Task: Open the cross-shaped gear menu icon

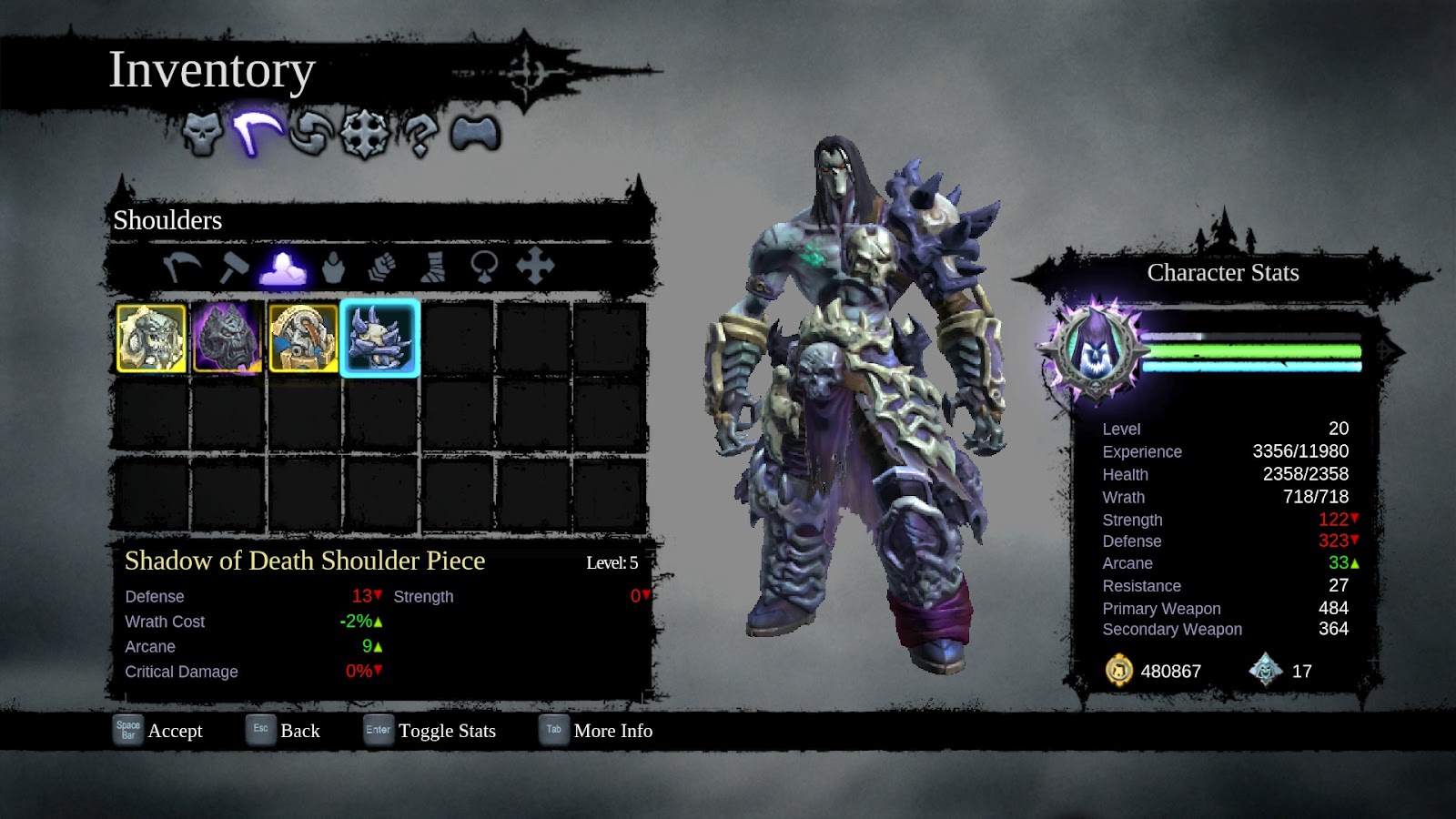Action: pyautogui.click(x=362, y=132)
